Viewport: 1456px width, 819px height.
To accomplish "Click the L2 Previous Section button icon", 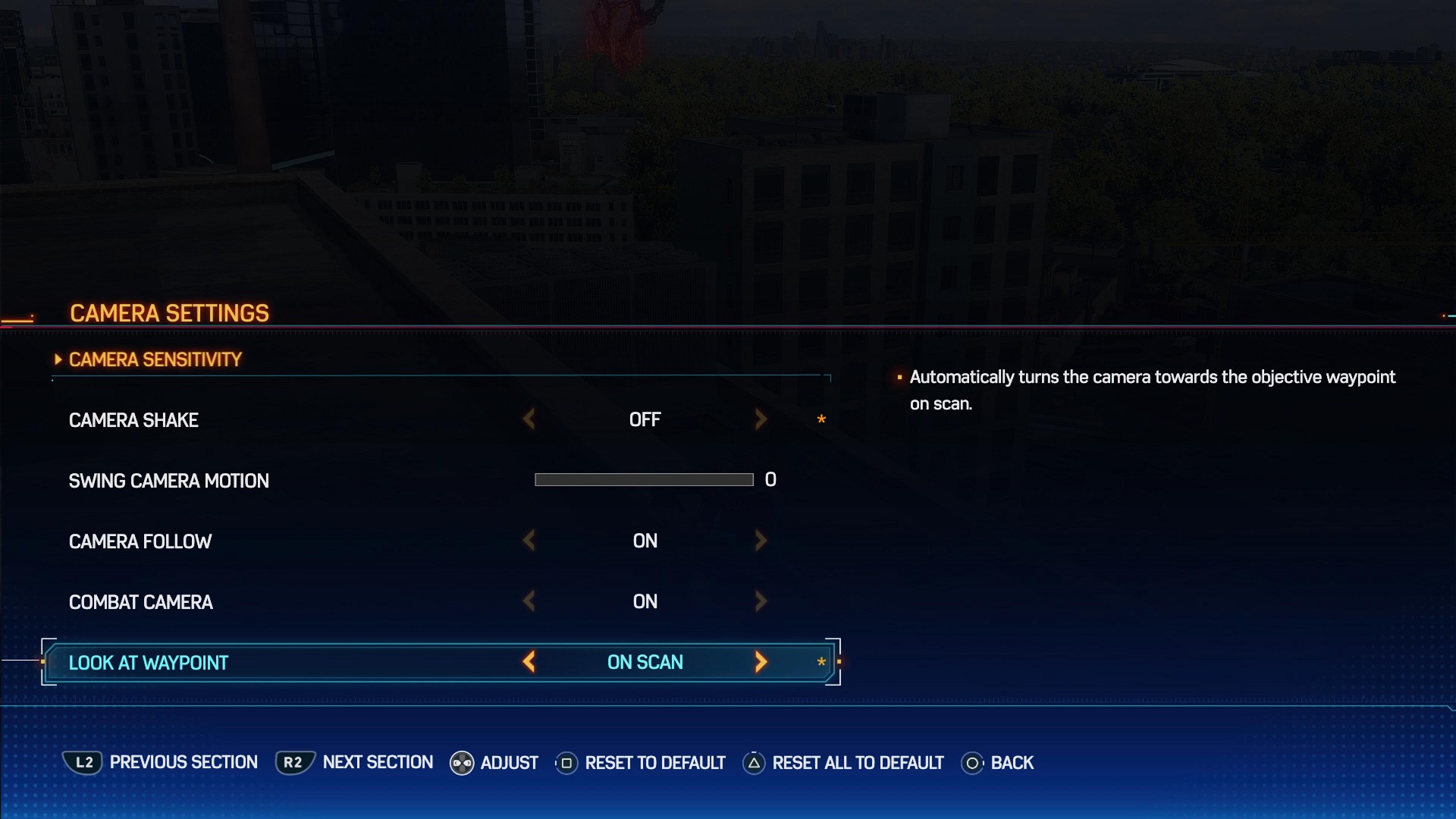I will tap(83, 763).
